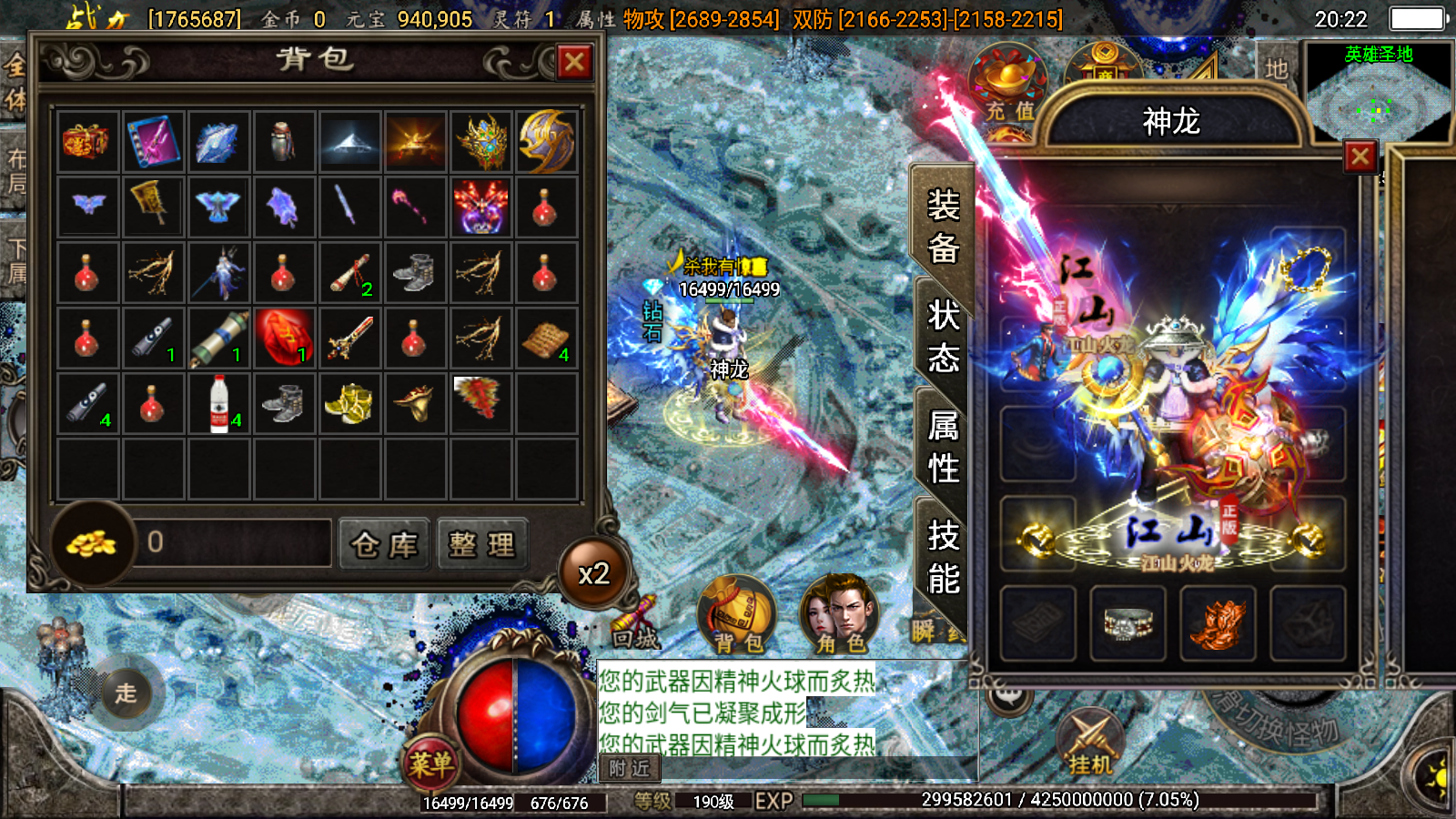This screenshot has height=819, width=1456.
Task: Sort items with the 整理 button
Action: [x=482, y=544]
